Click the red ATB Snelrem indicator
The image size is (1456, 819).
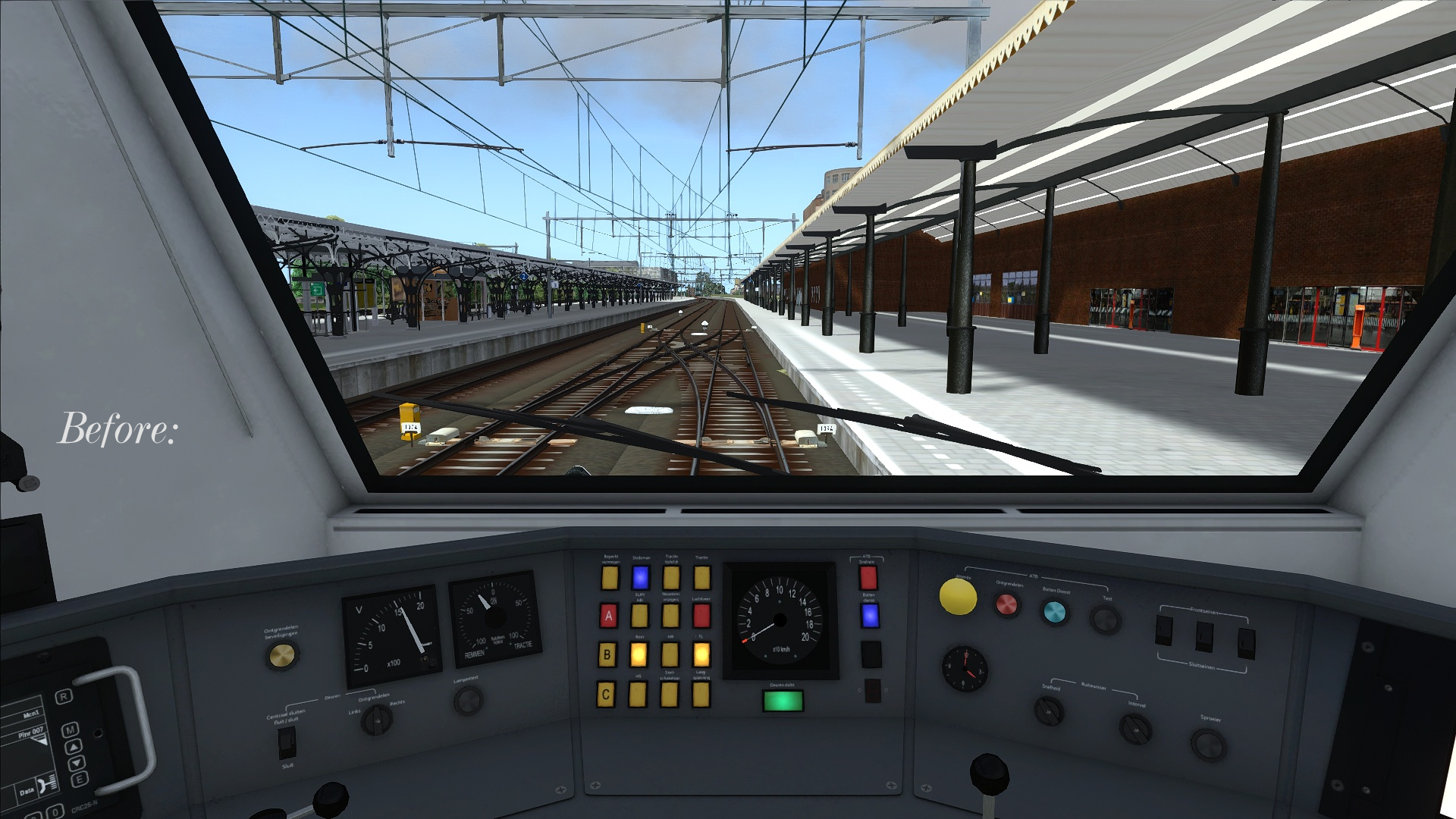(868, 578)
